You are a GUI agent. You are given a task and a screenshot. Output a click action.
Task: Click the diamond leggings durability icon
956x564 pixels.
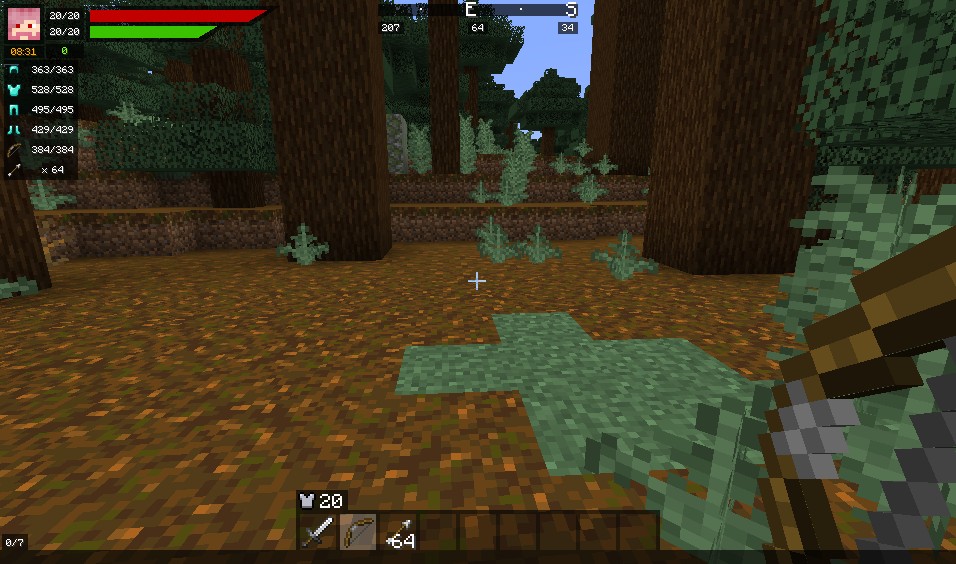14,110
